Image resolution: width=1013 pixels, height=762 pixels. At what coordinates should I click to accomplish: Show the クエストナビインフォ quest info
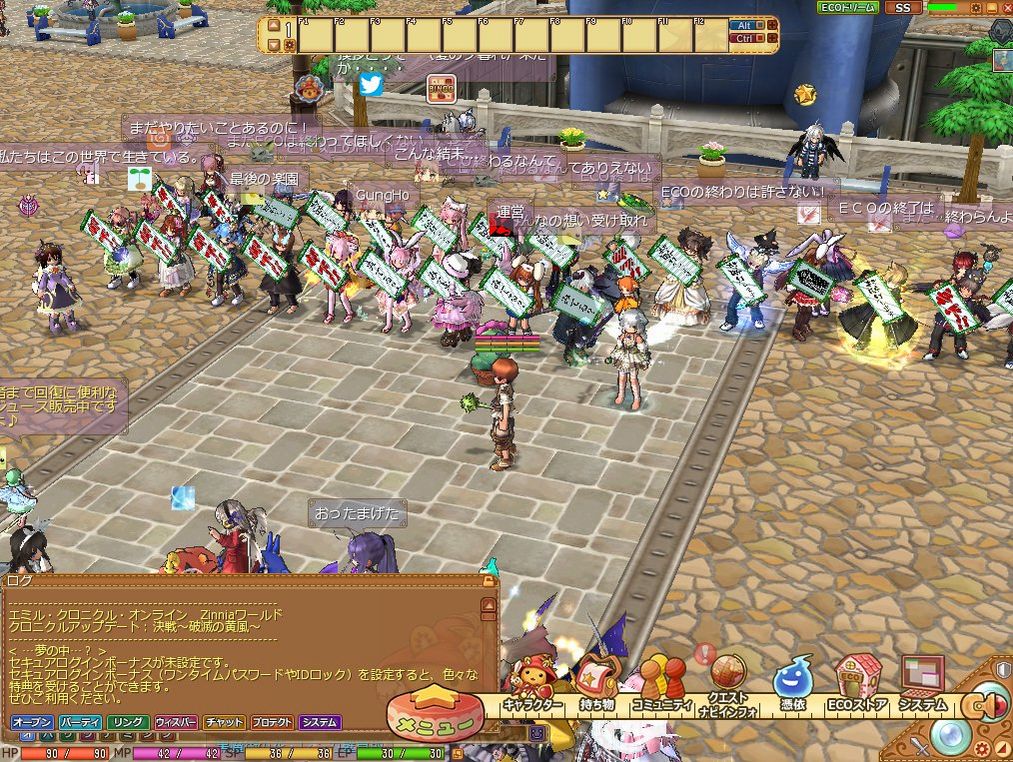pyautogui.click(x=728, y=688)
